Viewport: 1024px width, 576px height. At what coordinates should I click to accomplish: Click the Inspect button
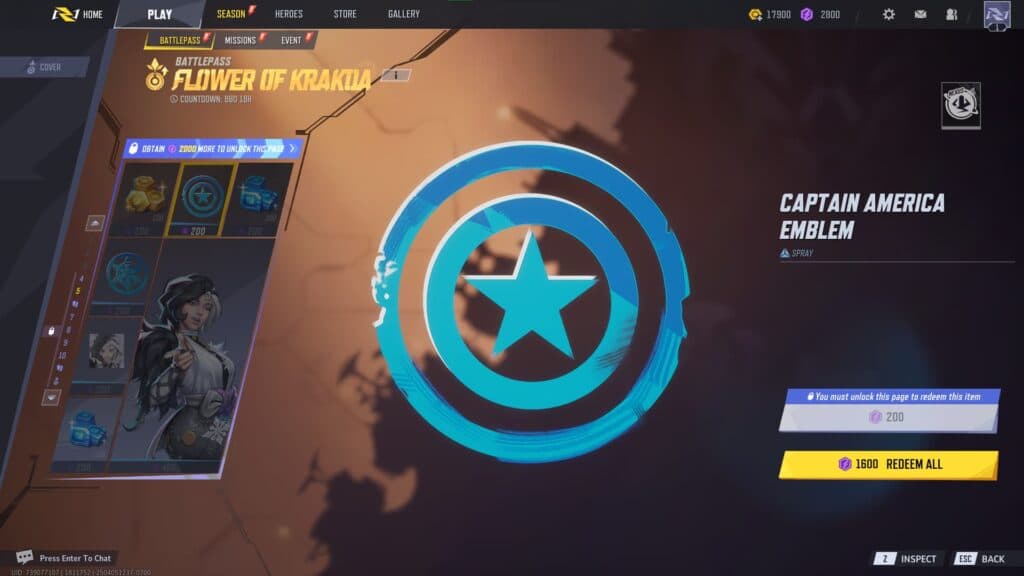[906, 559]
